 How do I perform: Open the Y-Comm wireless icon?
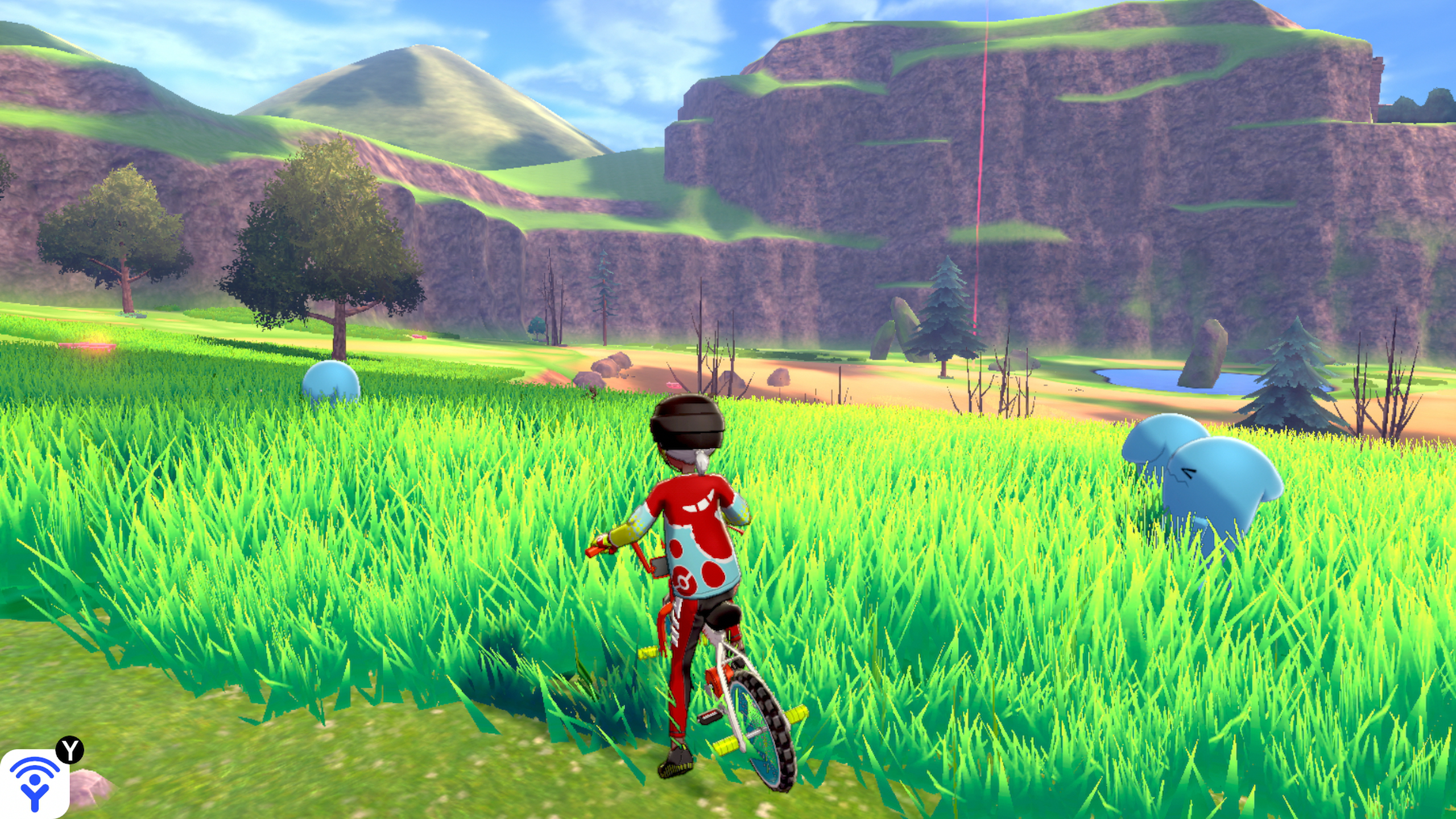tap(34, 784)
